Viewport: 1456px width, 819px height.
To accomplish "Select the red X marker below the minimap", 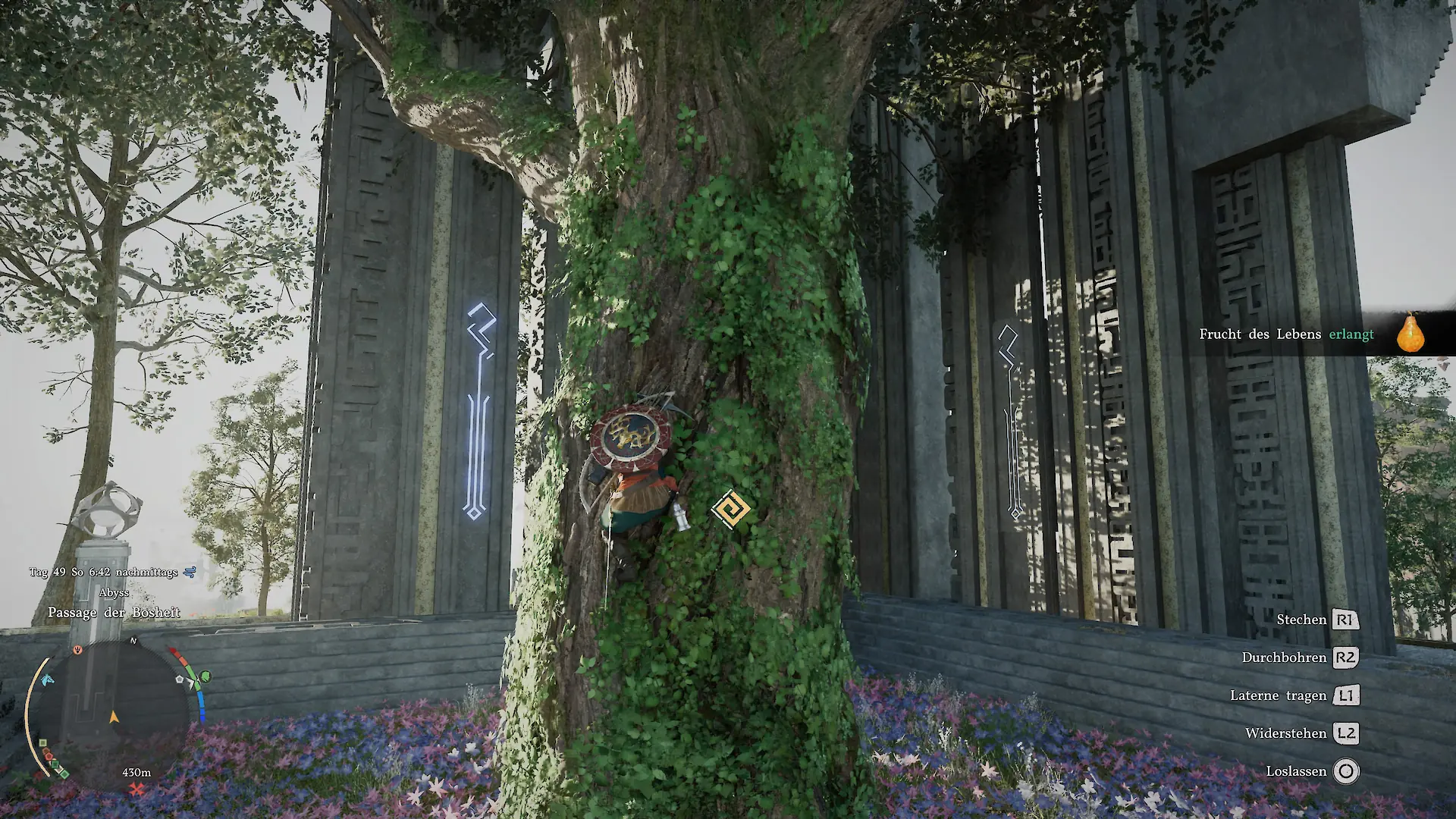I will (136, 790).
